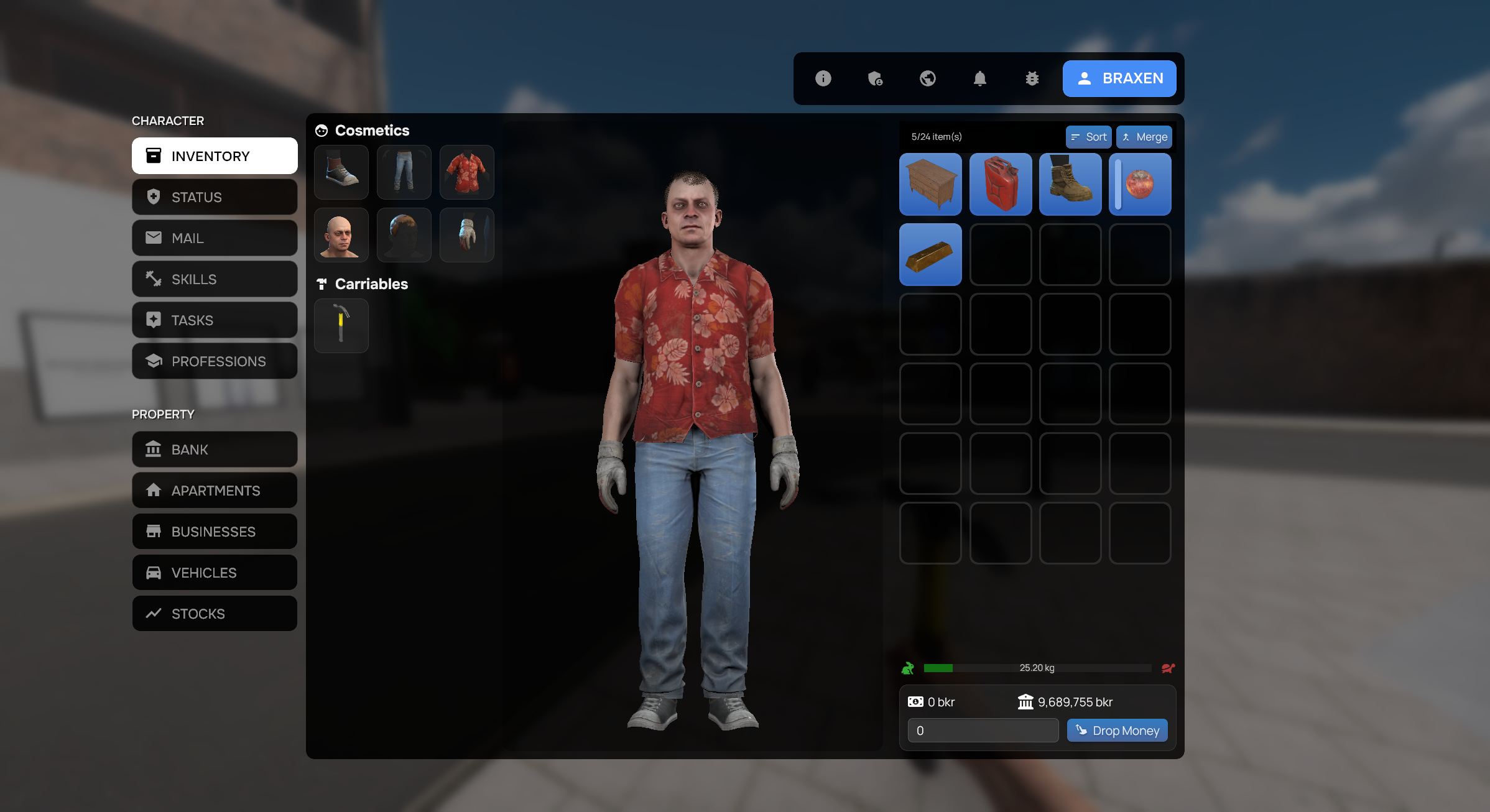Check the Stocks page

tap(215, 614)
